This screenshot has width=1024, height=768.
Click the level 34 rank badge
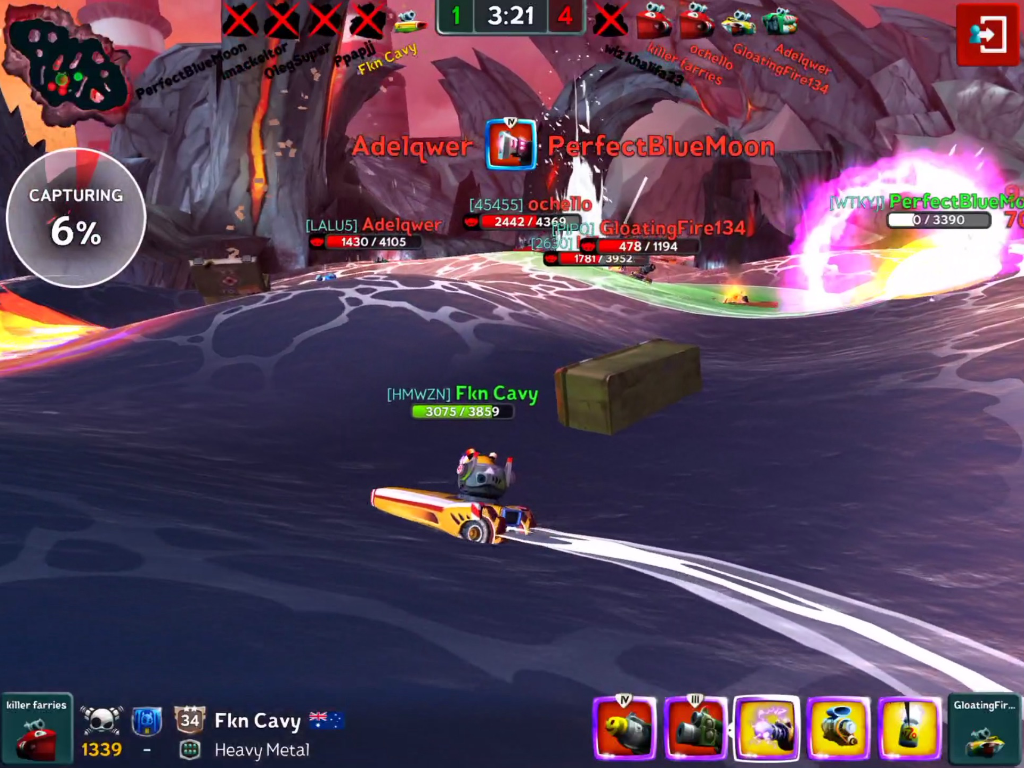pos(189,720)
